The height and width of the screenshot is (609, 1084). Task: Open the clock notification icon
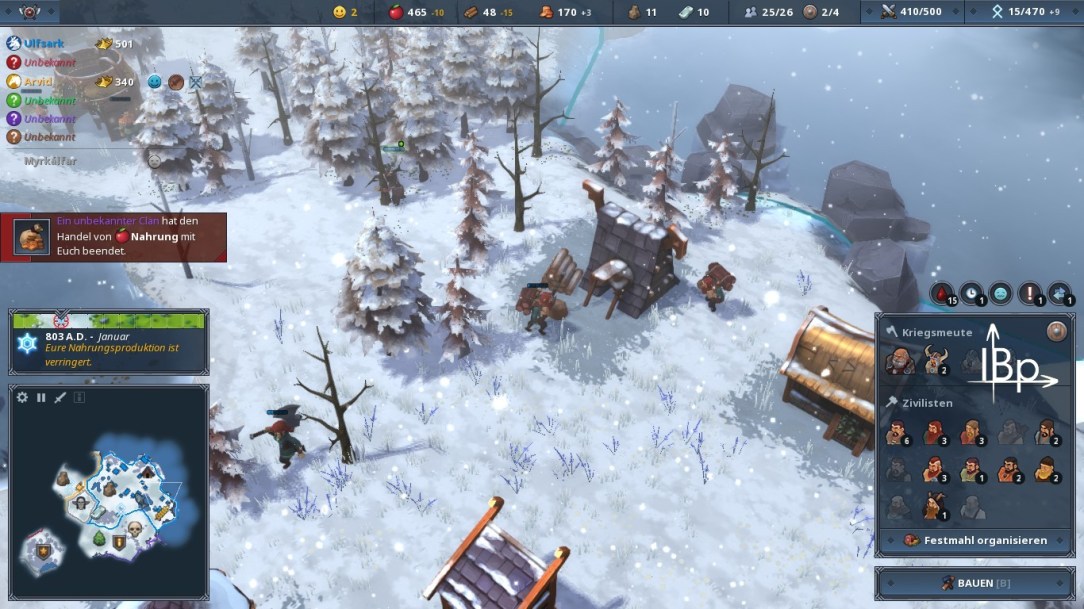[971, 294]
